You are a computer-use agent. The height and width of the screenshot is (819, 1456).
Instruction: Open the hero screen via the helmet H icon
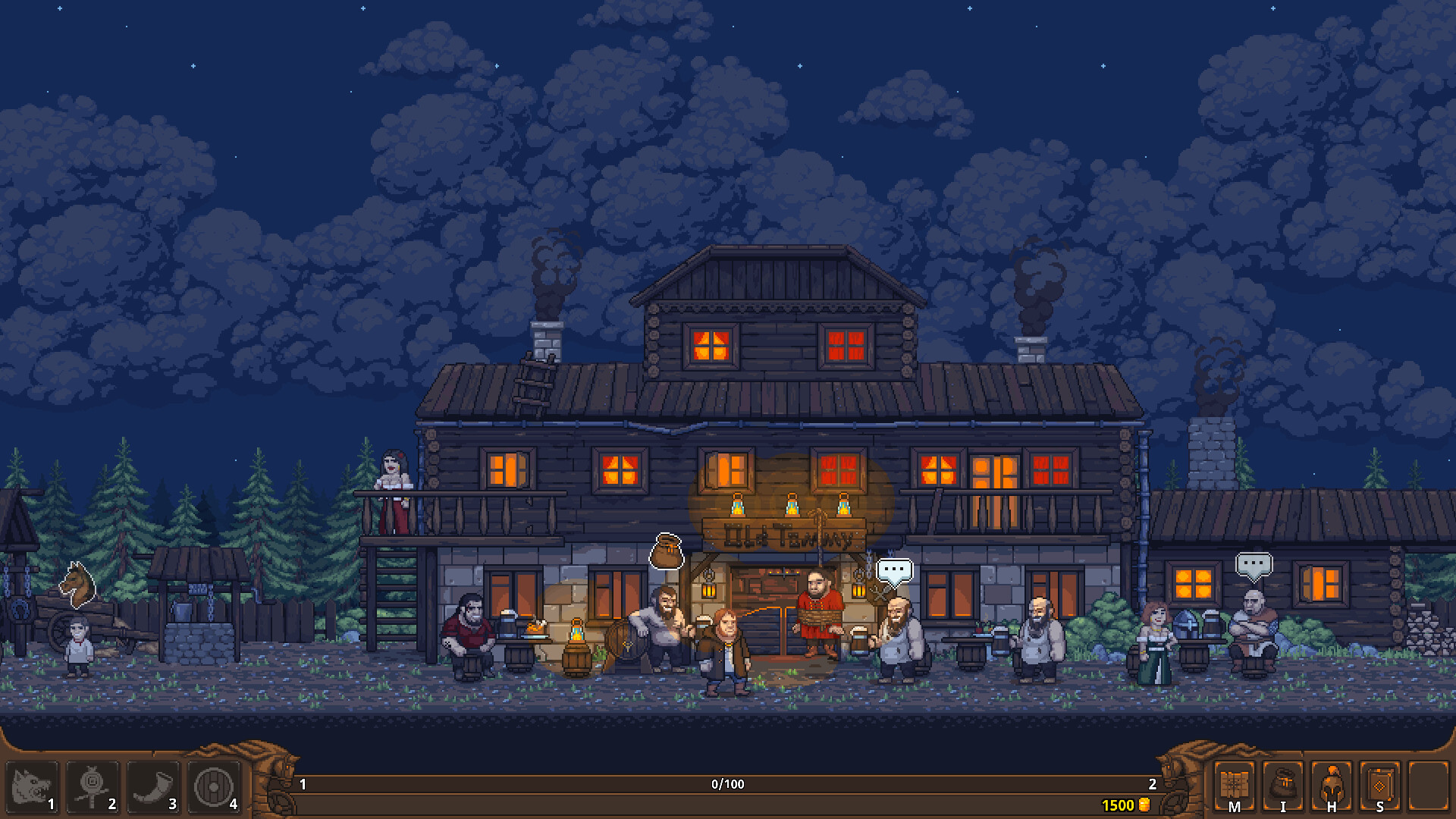click(x=1330, y=787)
